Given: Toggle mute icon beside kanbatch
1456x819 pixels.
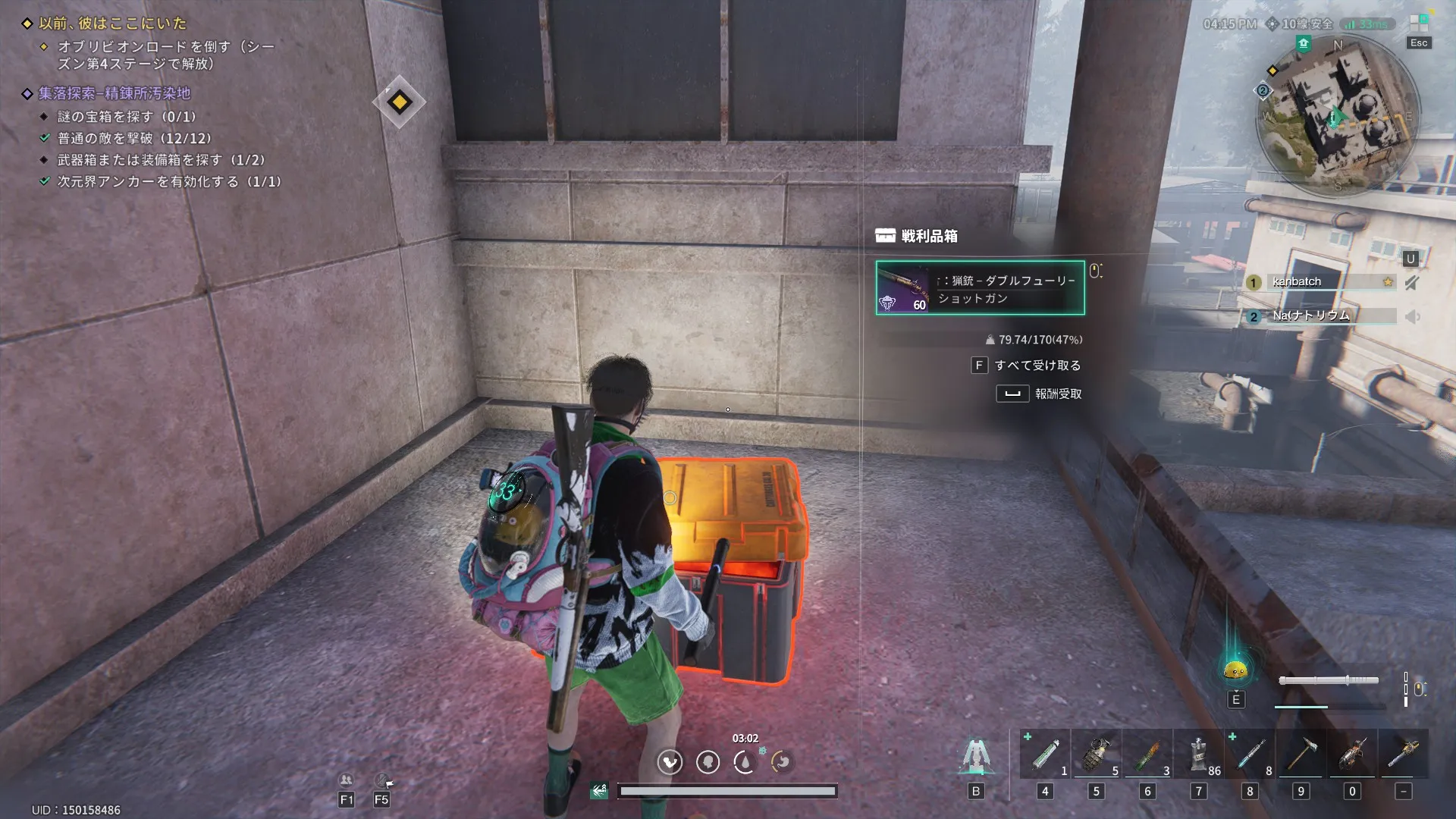Looking at the screenshot, I should [x=1411, y=283].
